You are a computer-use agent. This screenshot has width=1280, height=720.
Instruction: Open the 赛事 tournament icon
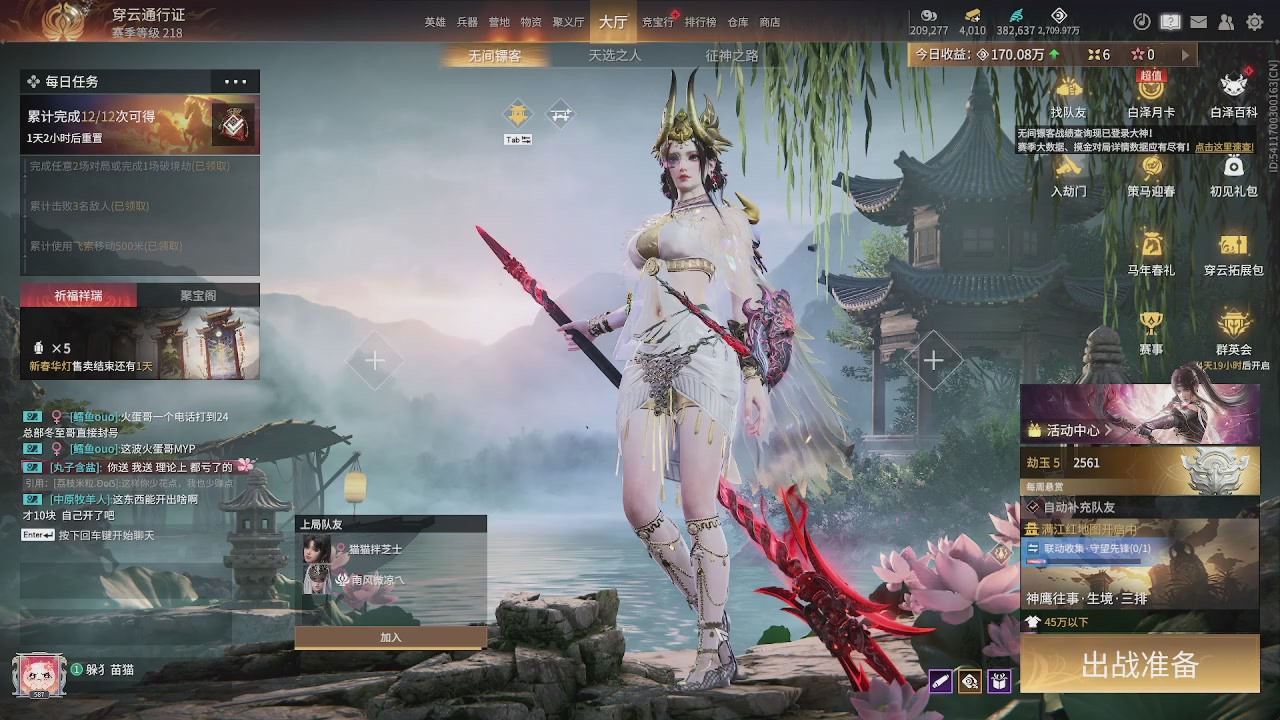1151,331
